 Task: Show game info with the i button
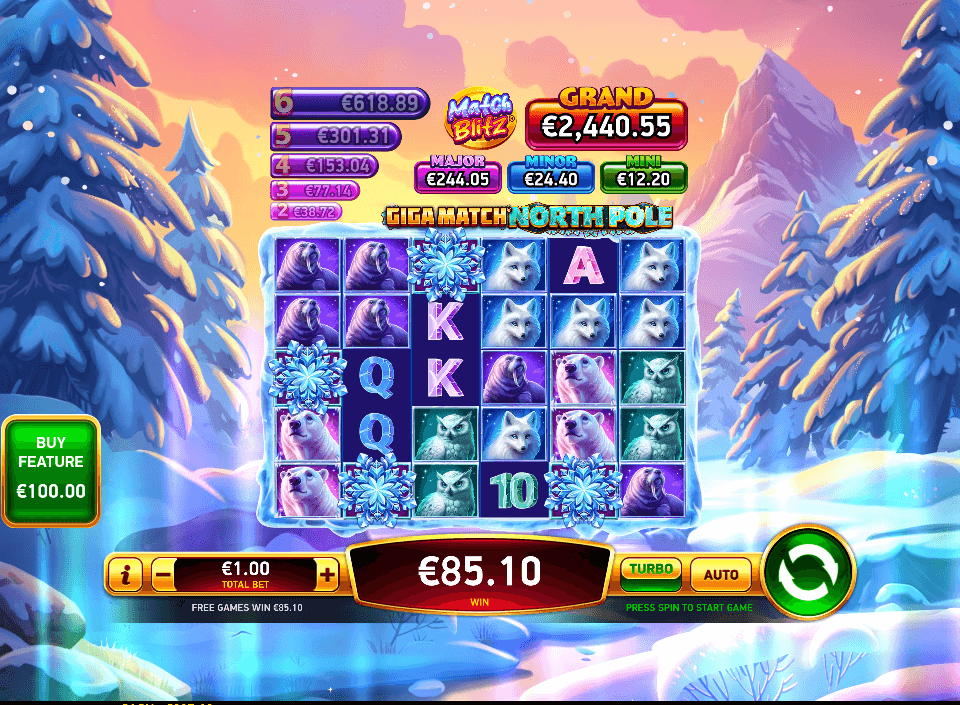[126, 574]
